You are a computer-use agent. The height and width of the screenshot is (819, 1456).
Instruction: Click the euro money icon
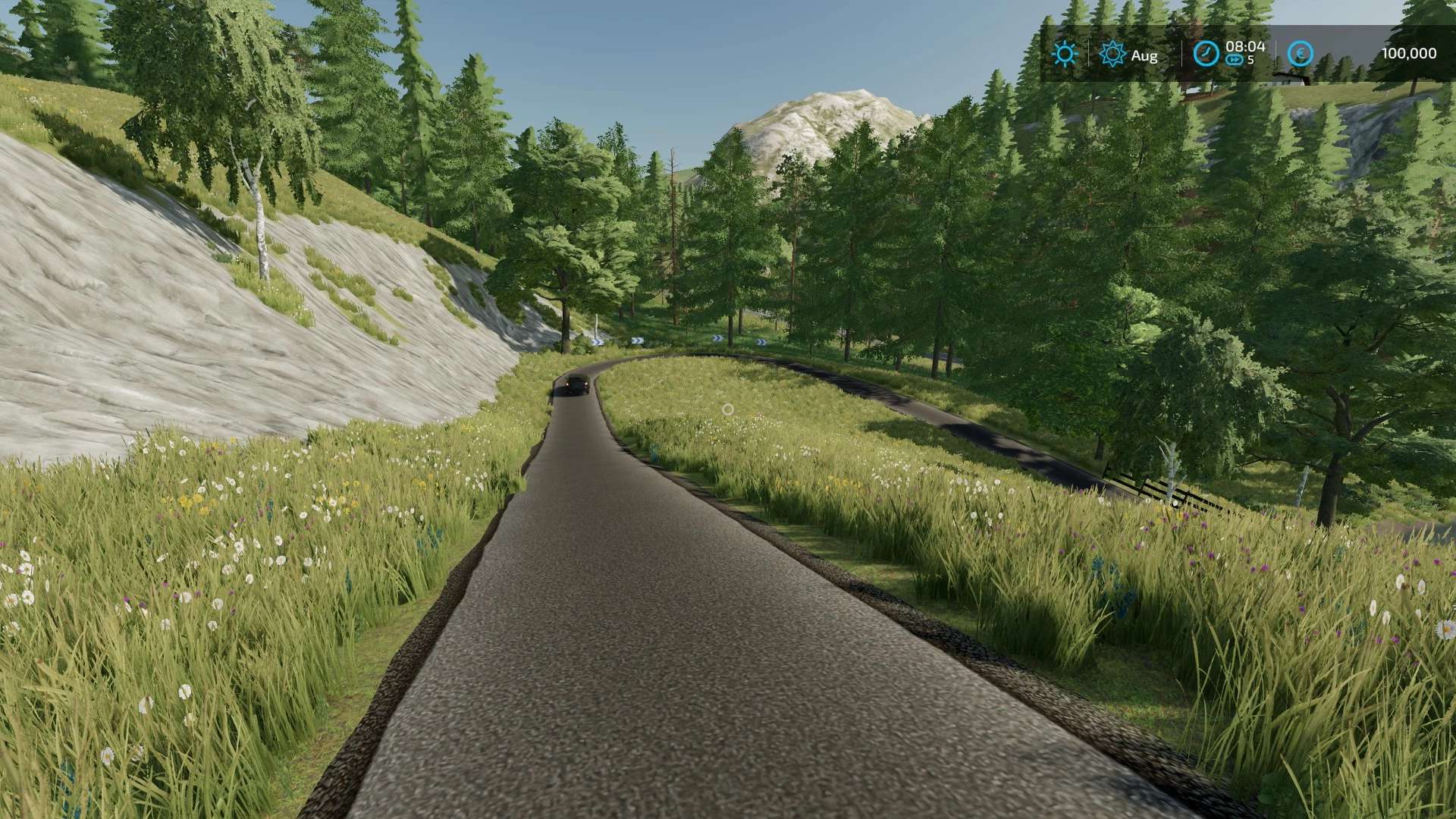tap(1301, 53)
